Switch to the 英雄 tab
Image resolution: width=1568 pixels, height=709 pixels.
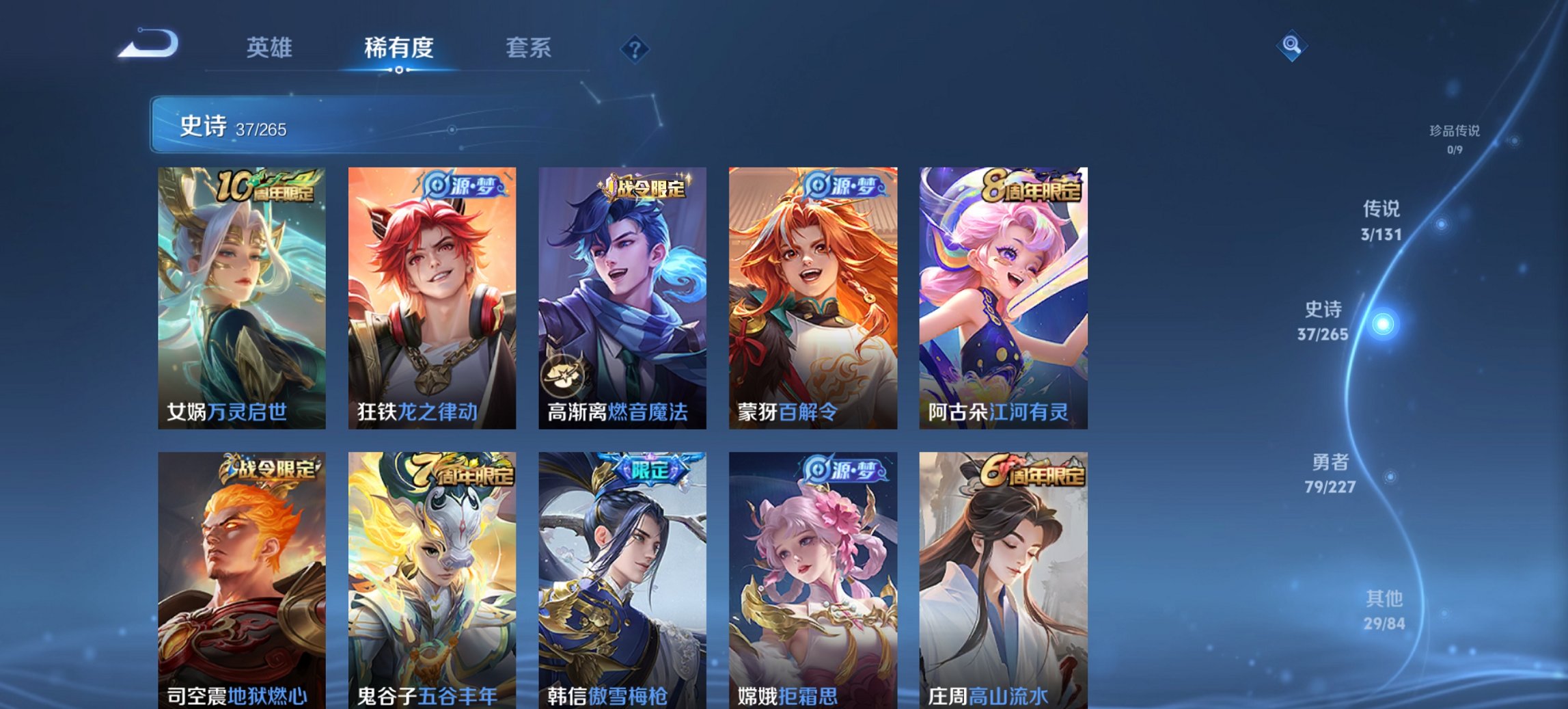(271, 48)
